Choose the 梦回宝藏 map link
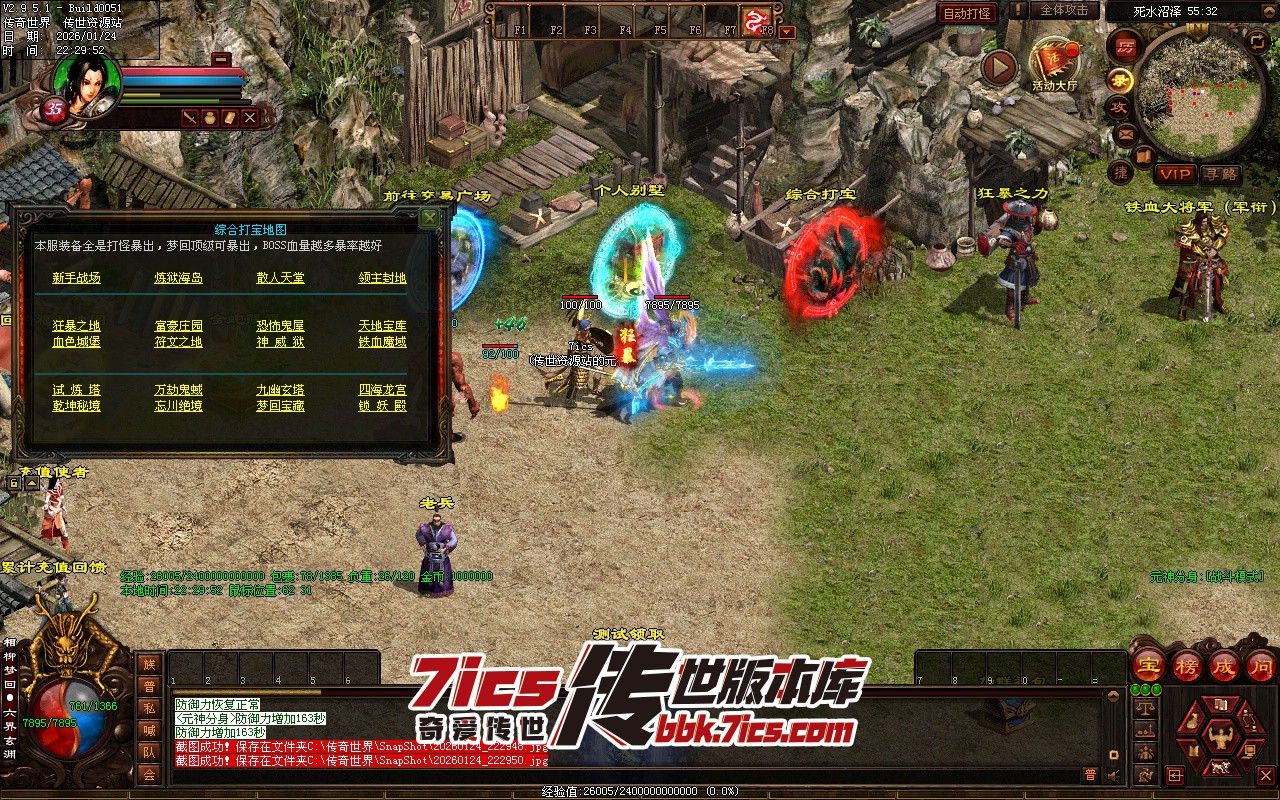The width and height of the screenshot is (1280, 800). [x=280, y=406]
